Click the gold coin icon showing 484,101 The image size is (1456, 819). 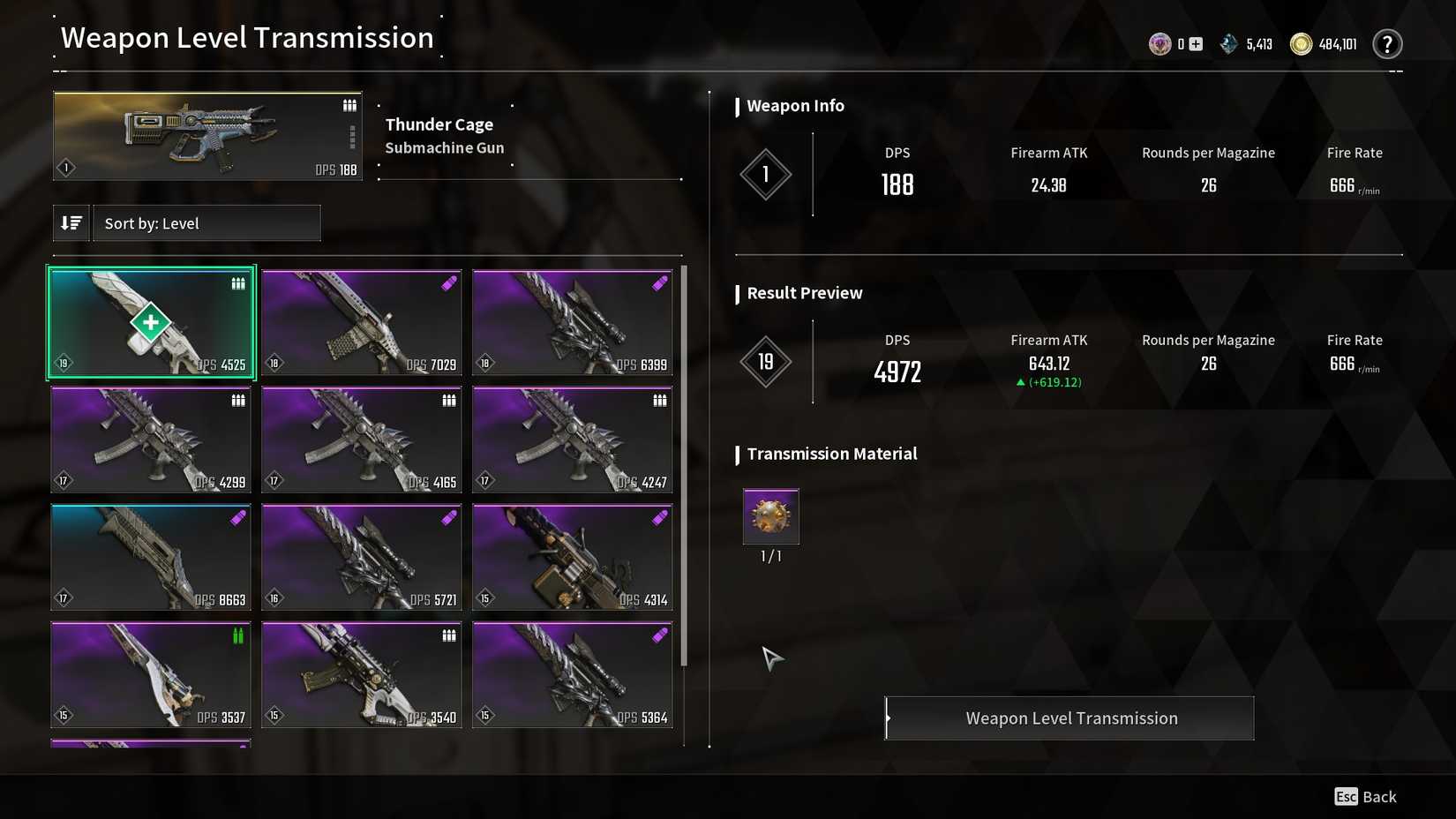point(1300,42)
